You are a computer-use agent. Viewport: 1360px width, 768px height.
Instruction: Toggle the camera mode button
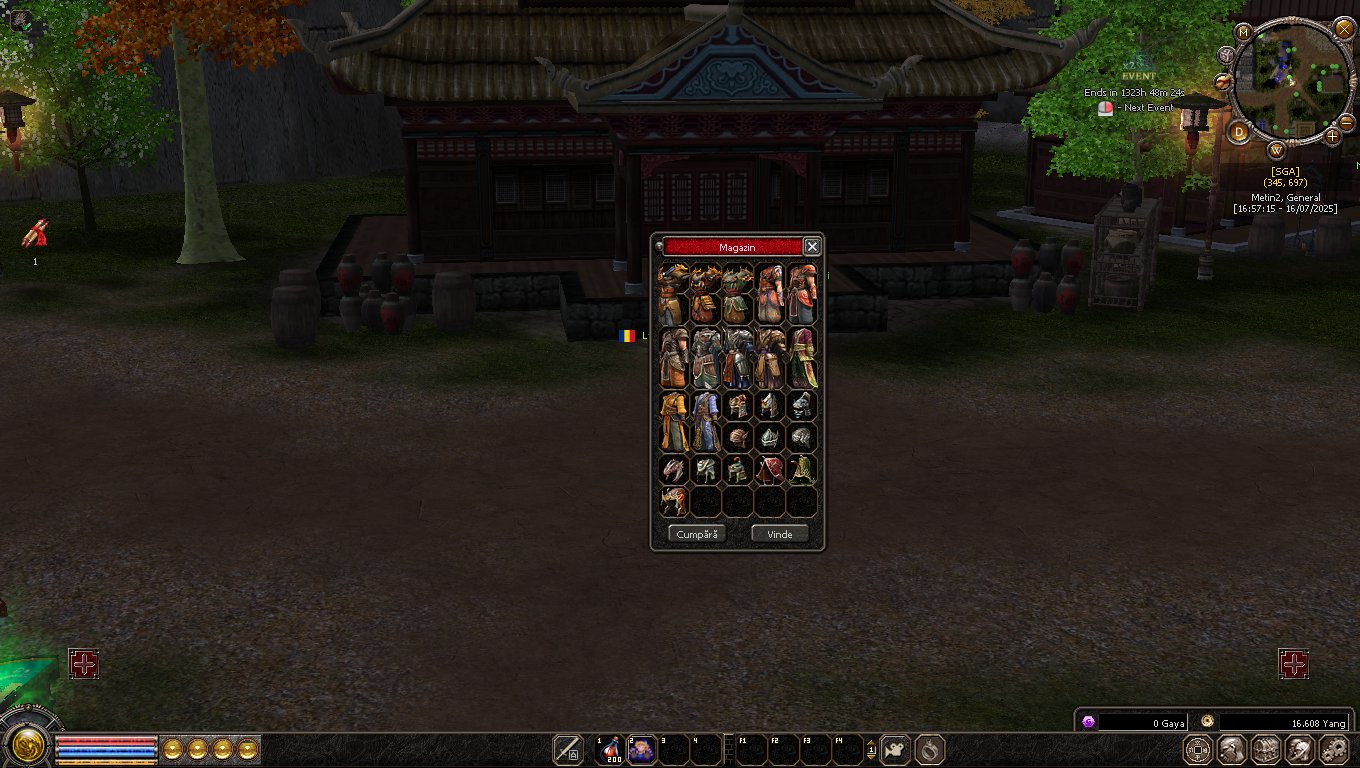[895, 749]
